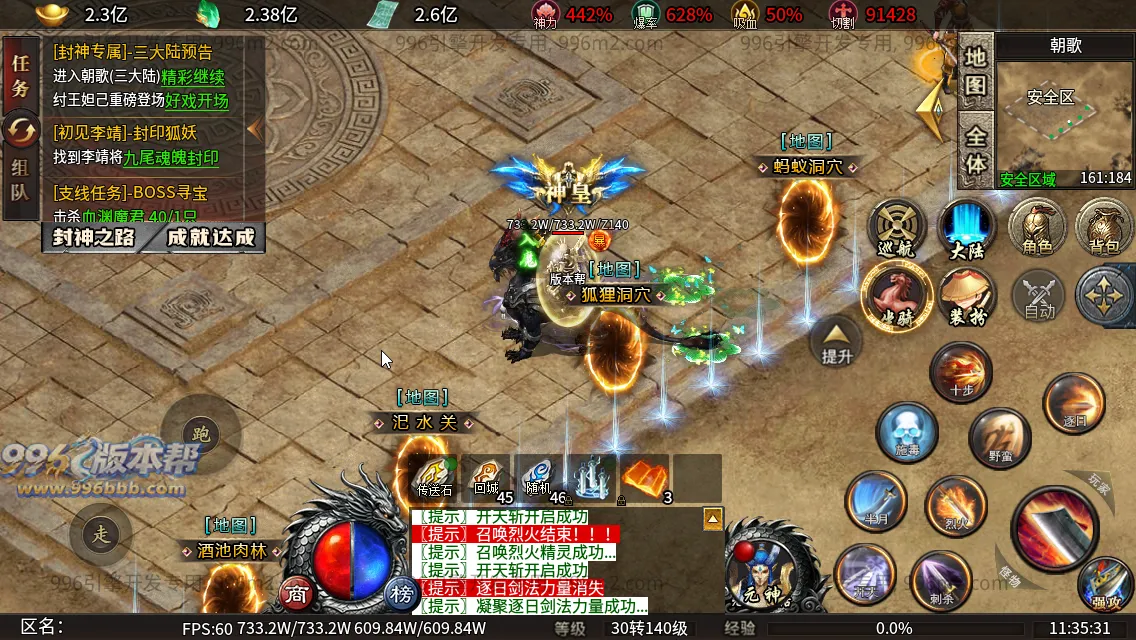Open the 角色 character sheet
Image resolution: width=1136 pixels, height=640 pixels.
(1036, 229)
